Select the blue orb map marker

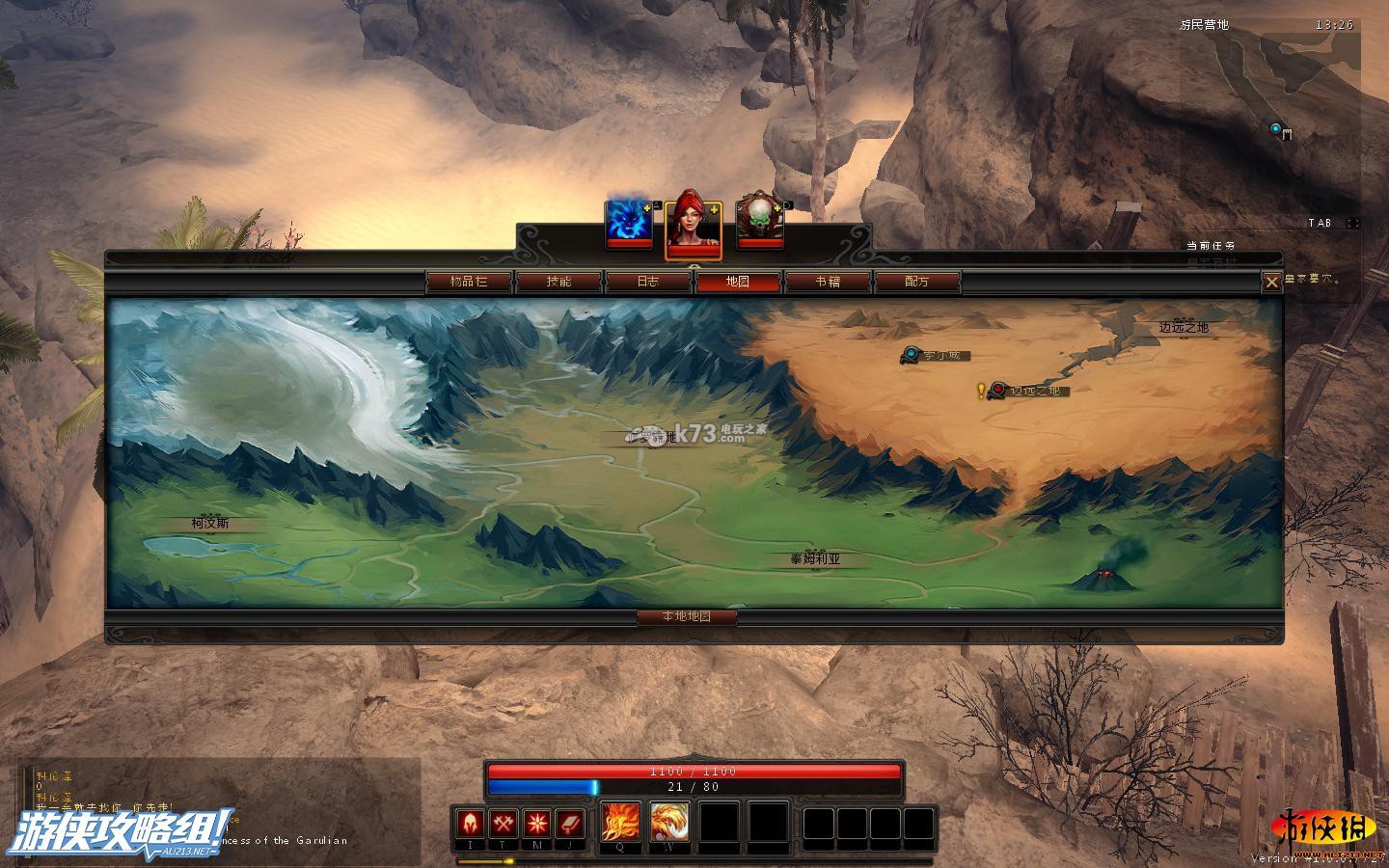[x=911, y=355]
